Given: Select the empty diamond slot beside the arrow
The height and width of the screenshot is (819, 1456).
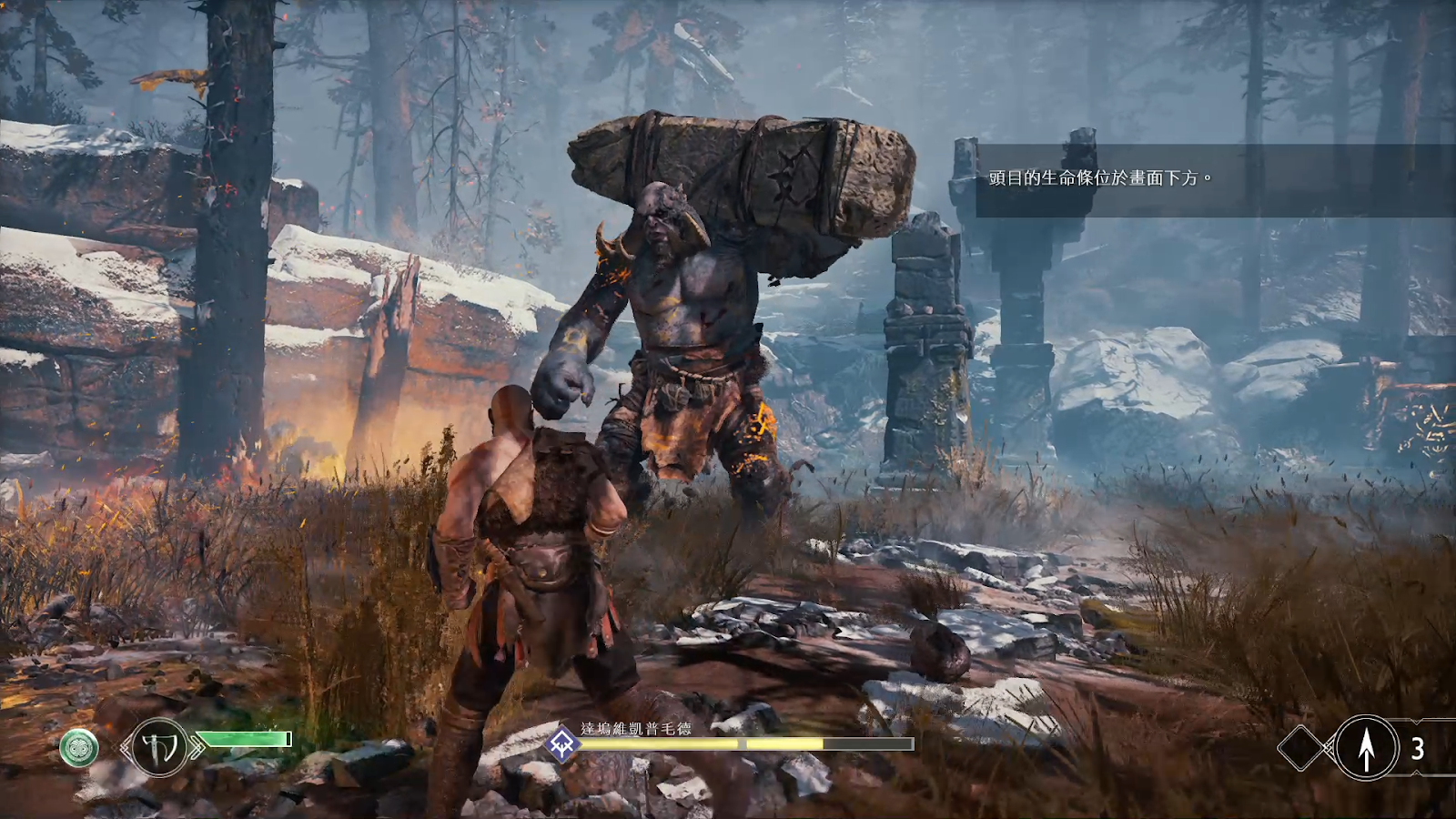Looking at the screenshot, I should tap(1302, 748).
